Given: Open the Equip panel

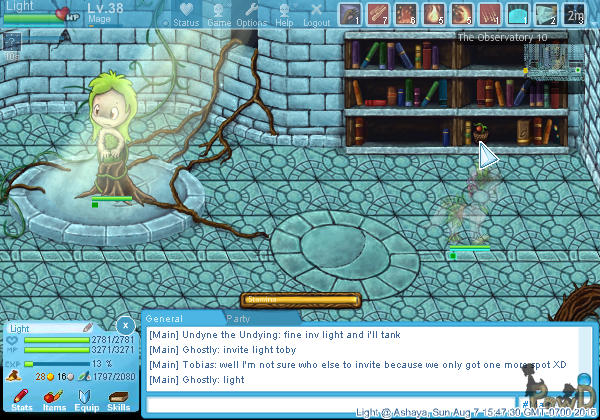Looking at the screenshot, I should [x=86, y=400].
